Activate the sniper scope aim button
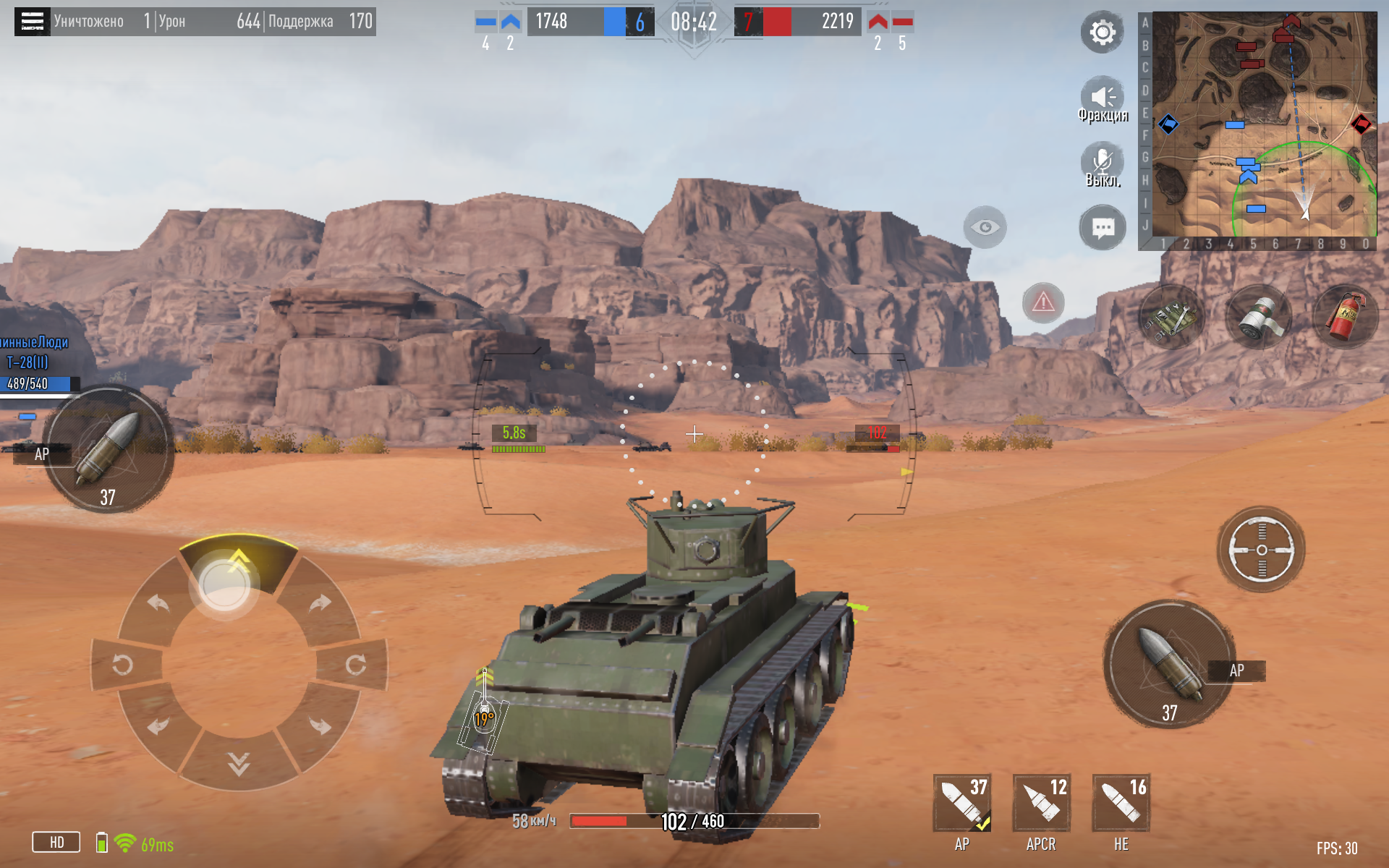This screenshot has width=1389, height=868. (x=1261, y=550)
